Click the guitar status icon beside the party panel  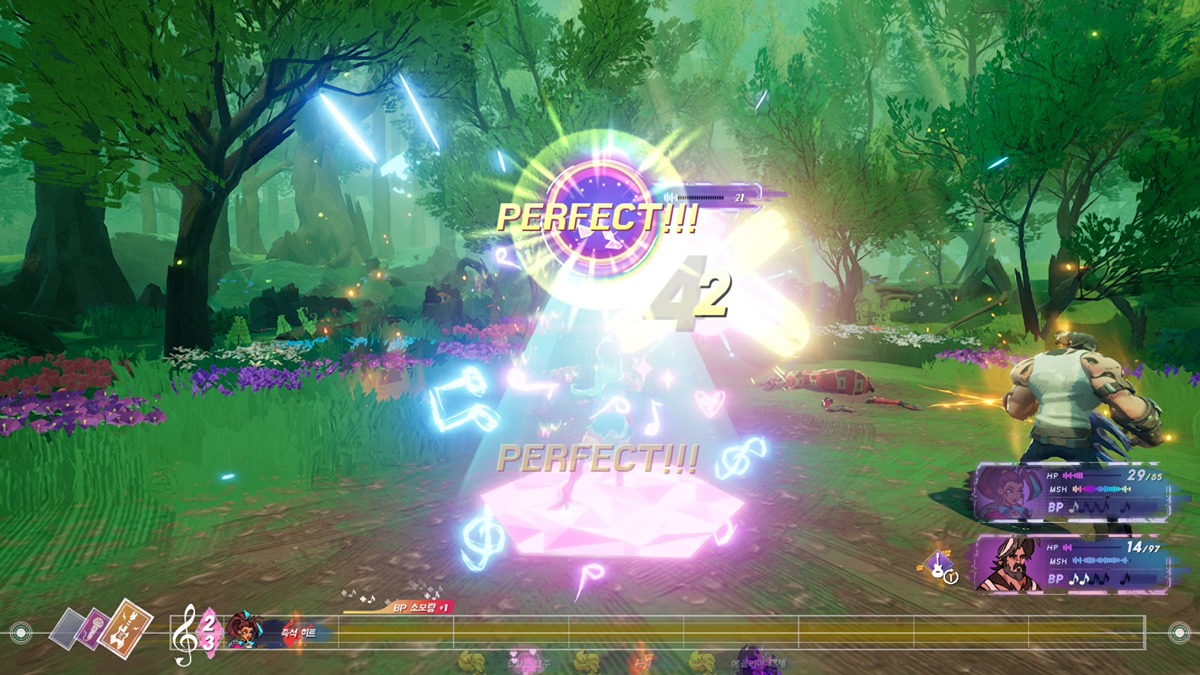point(938,567)
